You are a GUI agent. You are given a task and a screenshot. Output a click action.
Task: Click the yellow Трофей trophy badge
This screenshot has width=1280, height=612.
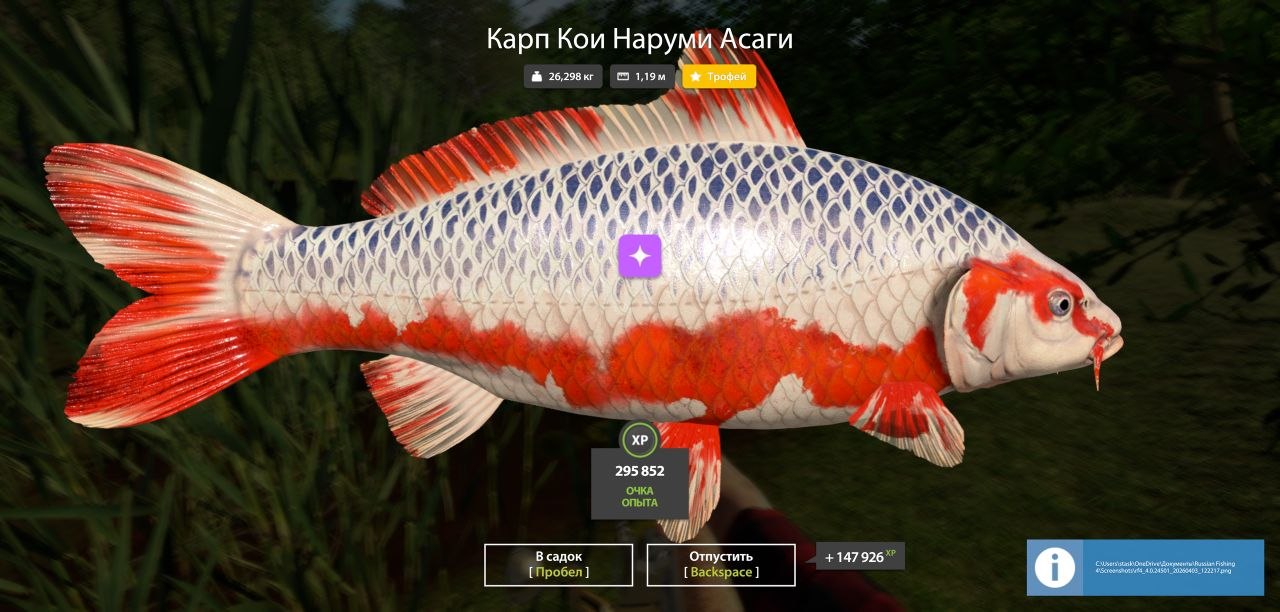tap(719, 77)
